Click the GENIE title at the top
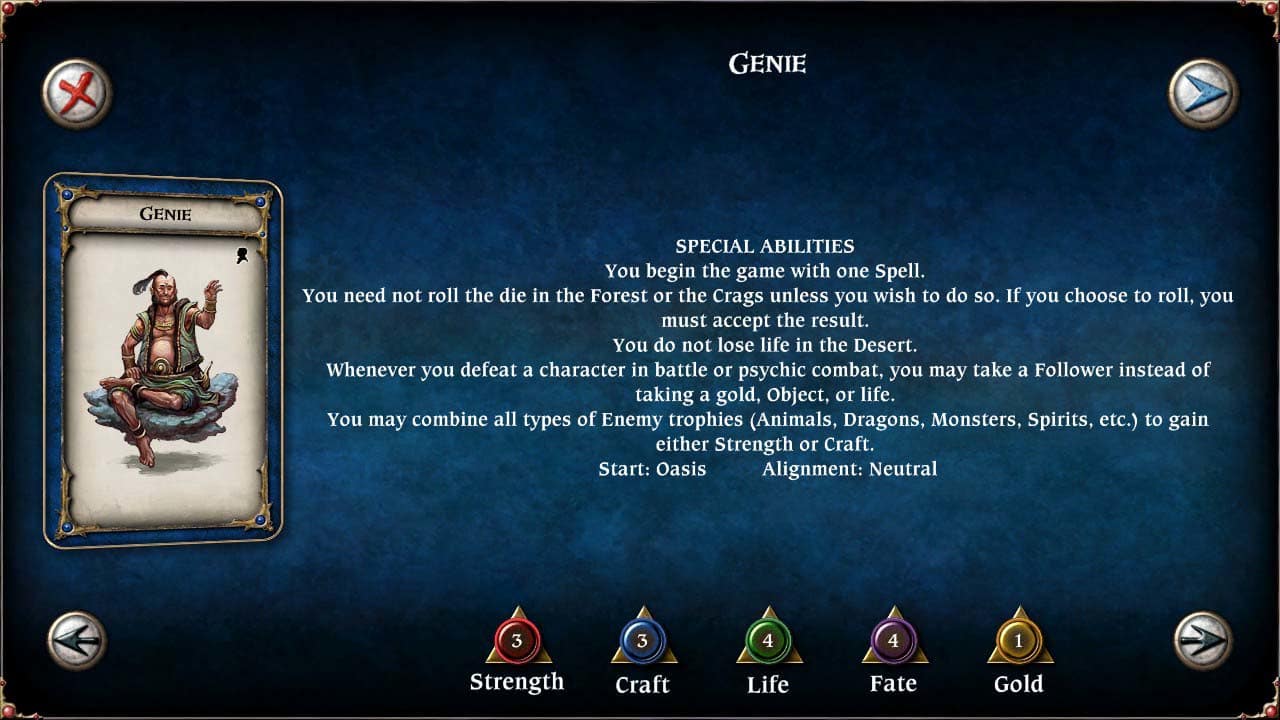The width and height of the screenshot is (1280, 720). coord(766,64)
